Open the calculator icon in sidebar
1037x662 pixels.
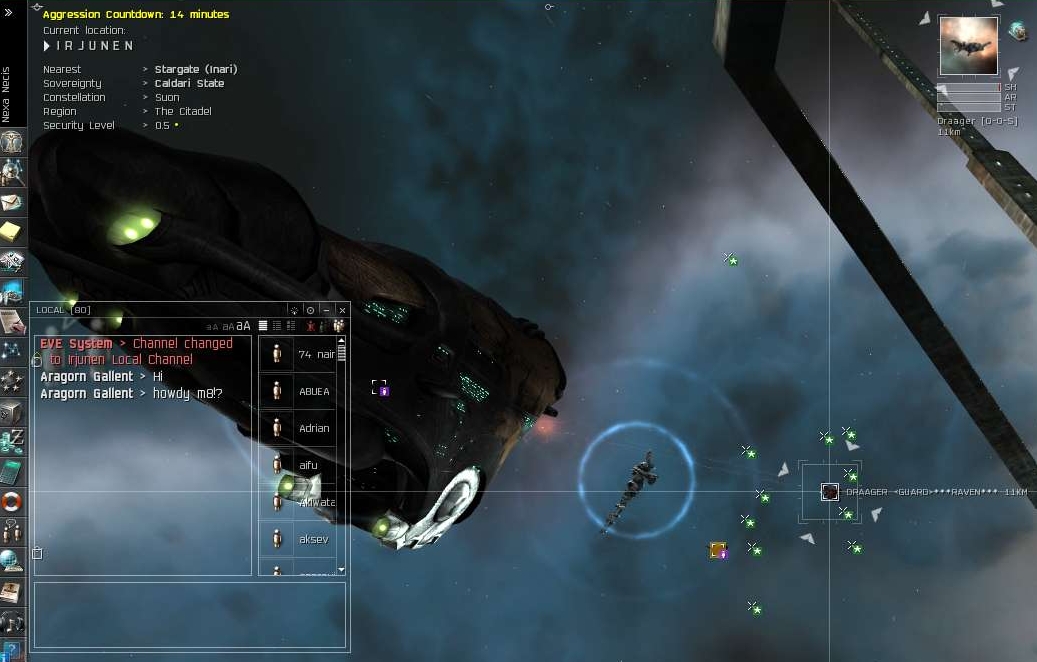point(12,470)
